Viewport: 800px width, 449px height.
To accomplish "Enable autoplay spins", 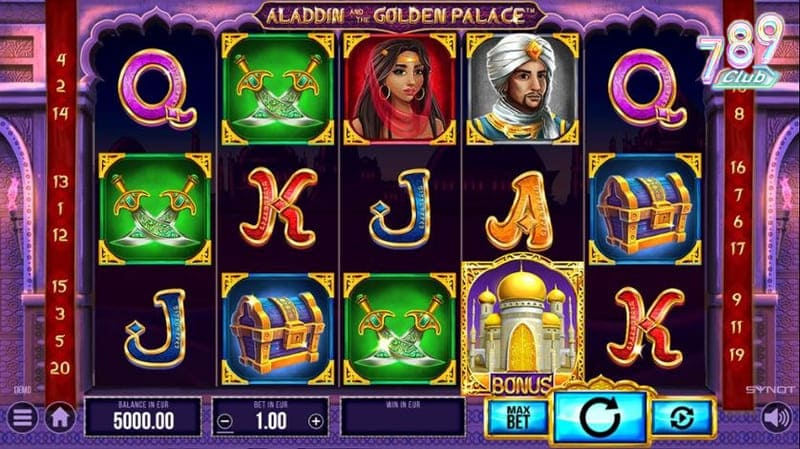I will (x=683, y=418).
